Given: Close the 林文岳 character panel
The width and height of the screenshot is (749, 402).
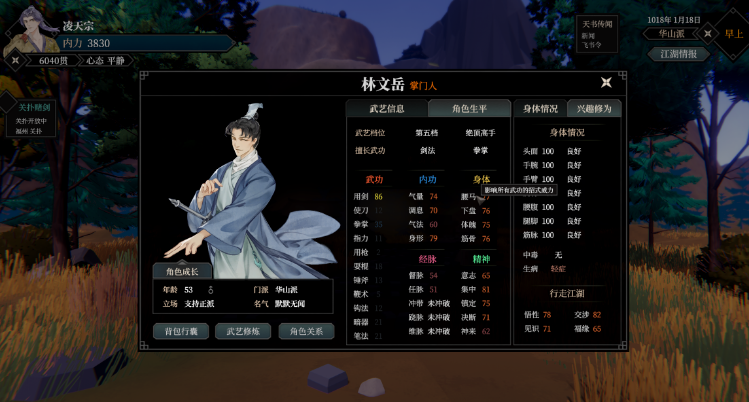Looking at the screenshot, I should click(x=606, y=83).
